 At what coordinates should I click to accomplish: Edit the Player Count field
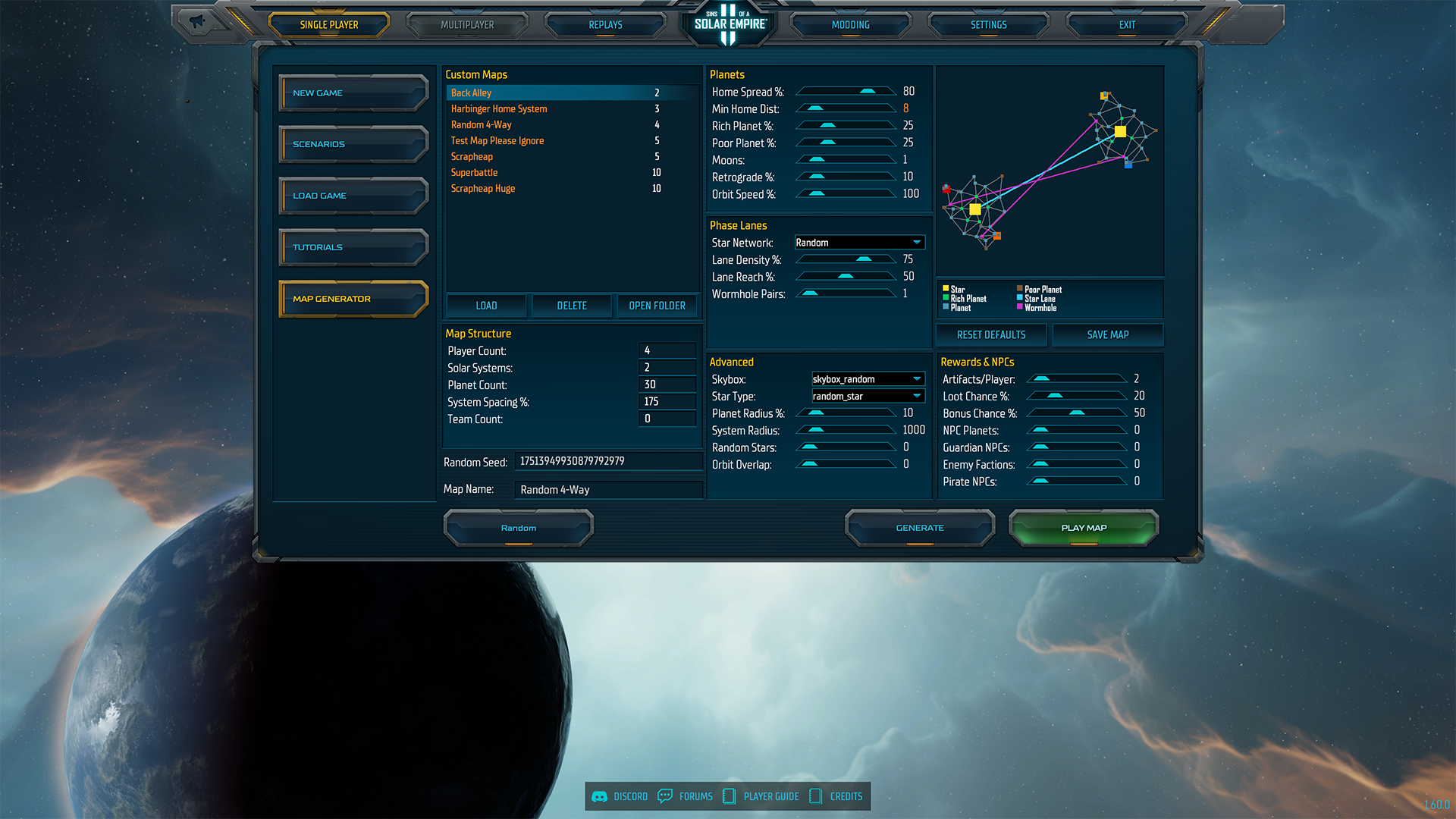click(x=667, y=350)
